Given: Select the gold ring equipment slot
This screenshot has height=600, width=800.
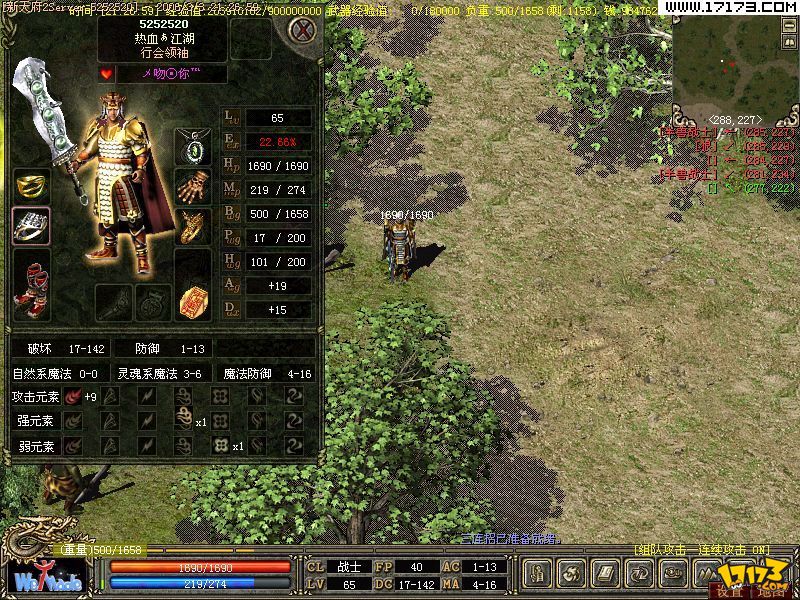Looking at the screenshot, I should [x=31, y=187].
